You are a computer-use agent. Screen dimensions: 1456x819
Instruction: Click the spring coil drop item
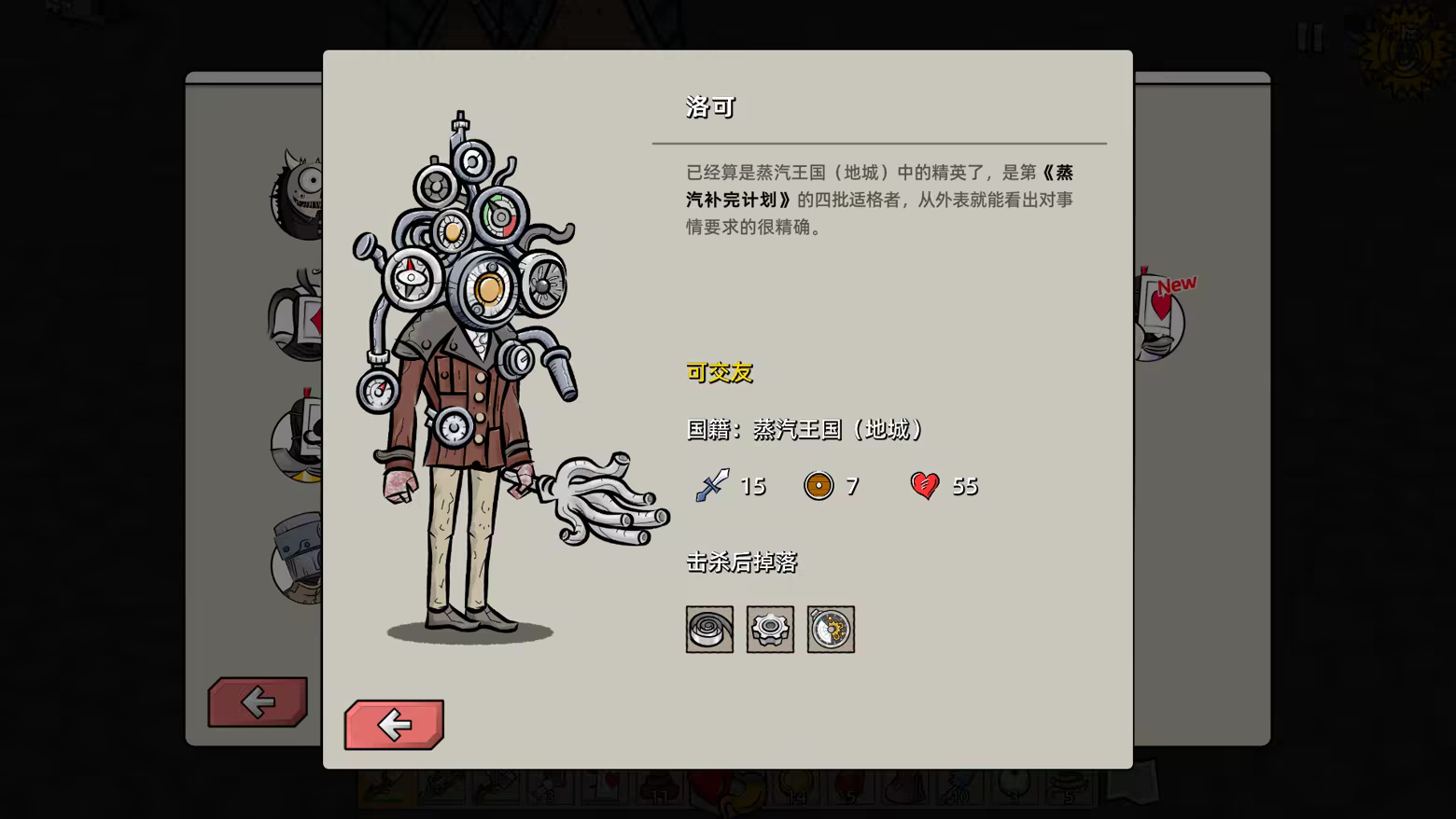click(709, 629)
